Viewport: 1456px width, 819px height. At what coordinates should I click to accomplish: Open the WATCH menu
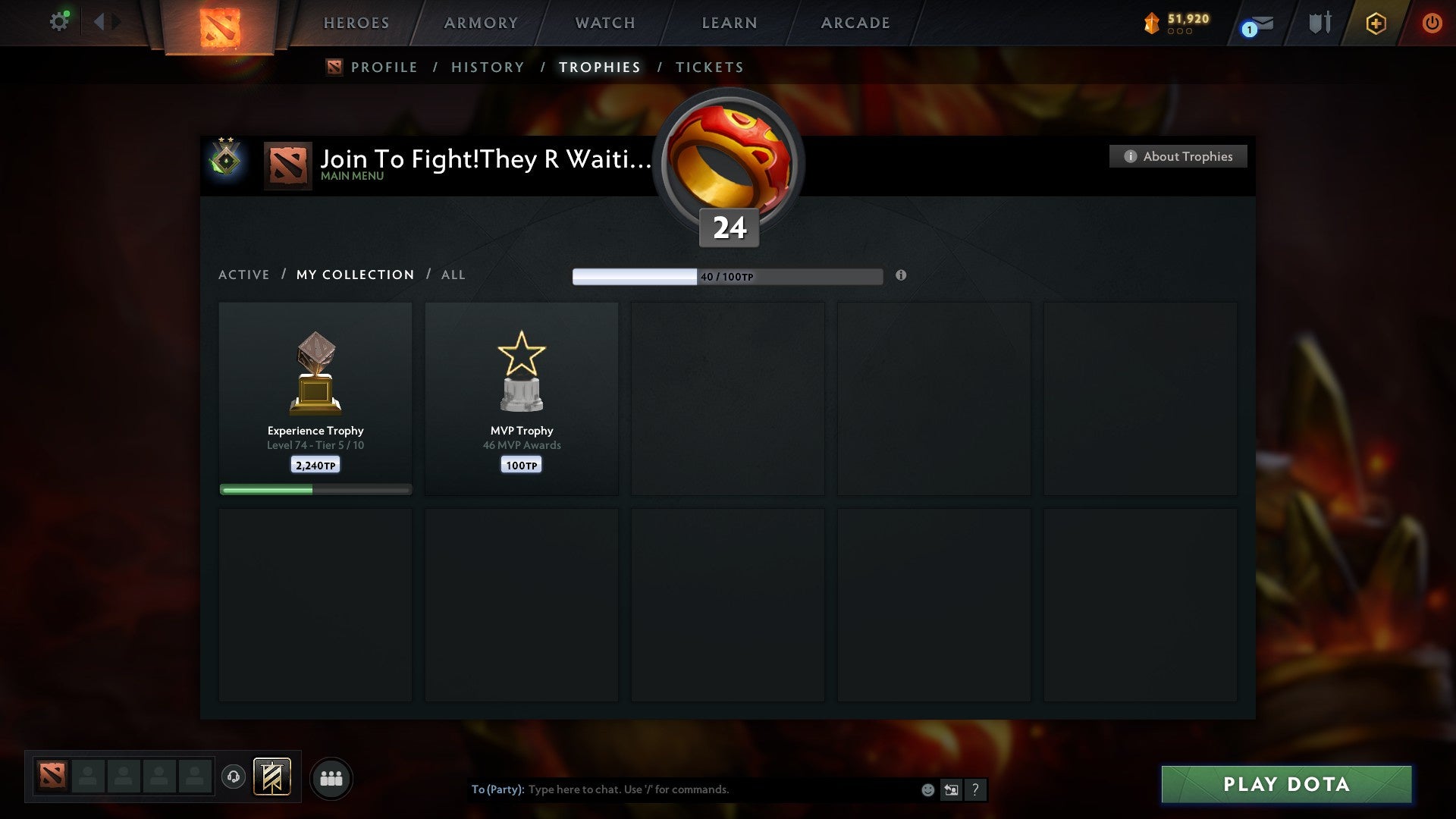coord(604,23)
